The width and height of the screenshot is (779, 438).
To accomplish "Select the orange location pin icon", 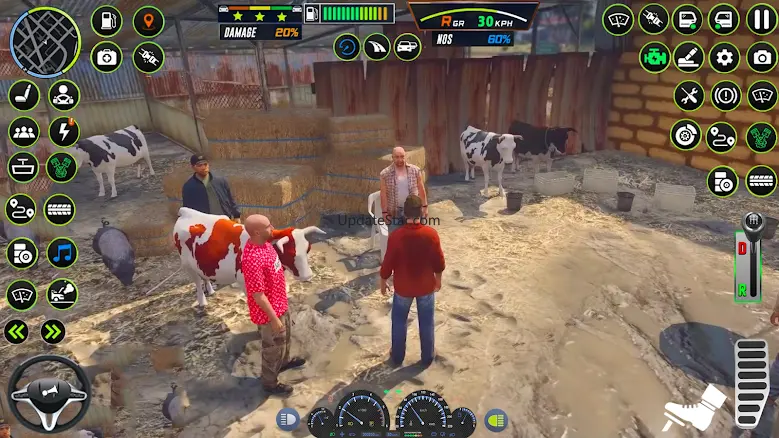I will click(149, 20).
